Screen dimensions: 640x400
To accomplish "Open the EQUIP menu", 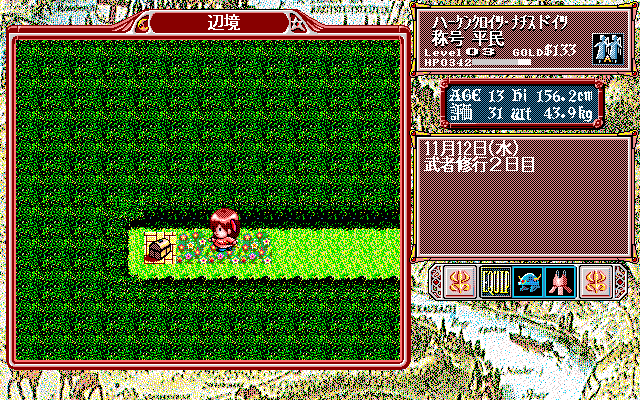I will pyautogui.click(x=496, y=282).
